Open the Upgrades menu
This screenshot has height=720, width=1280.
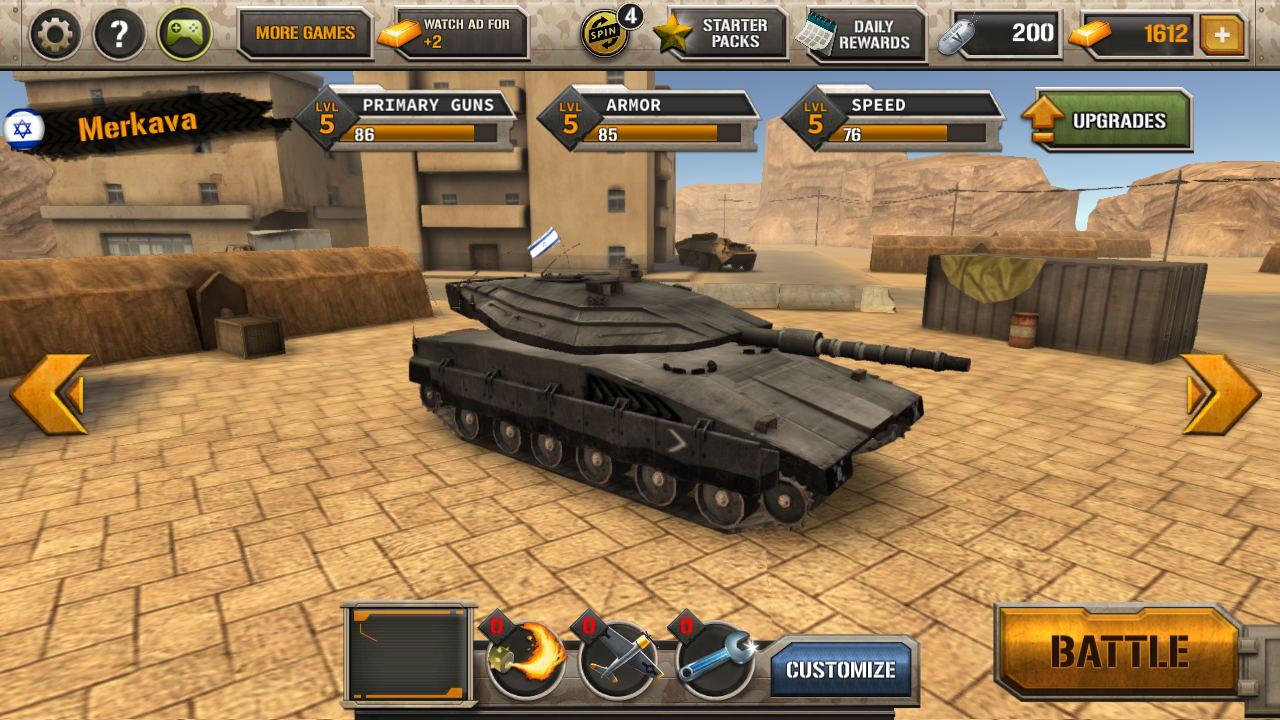(1109, 121)
